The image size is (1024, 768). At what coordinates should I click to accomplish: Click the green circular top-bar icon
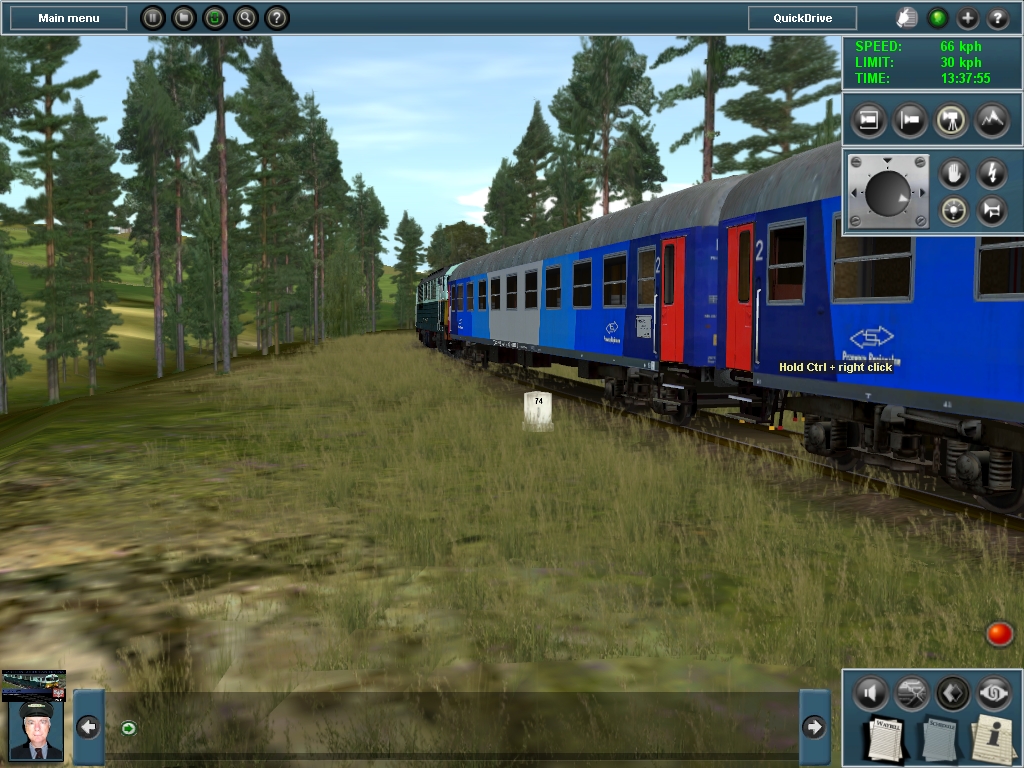coord(214,18)
